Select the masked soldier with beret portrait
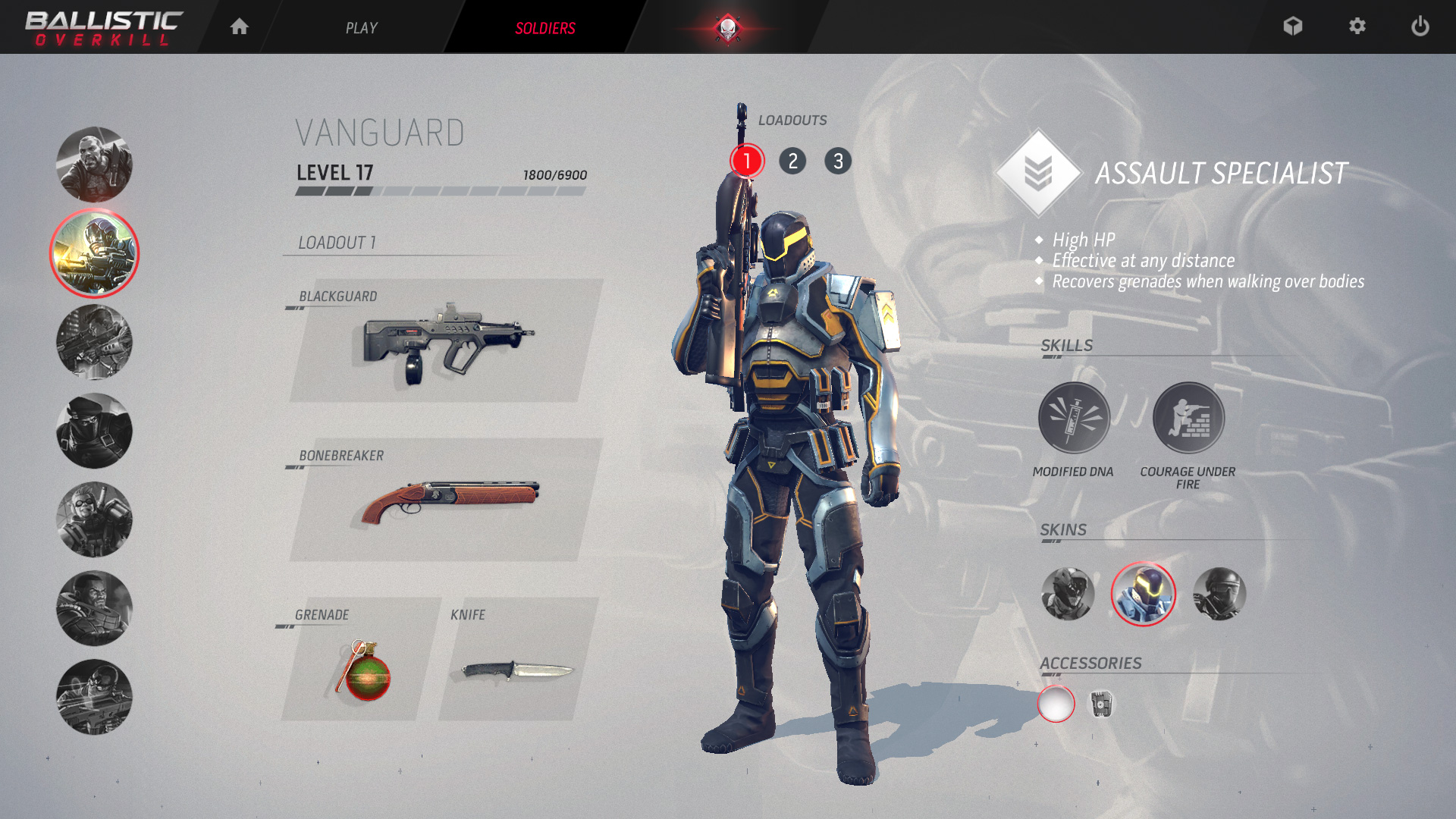The height and width of the screenshot is (819, 1456). point(94,431)
